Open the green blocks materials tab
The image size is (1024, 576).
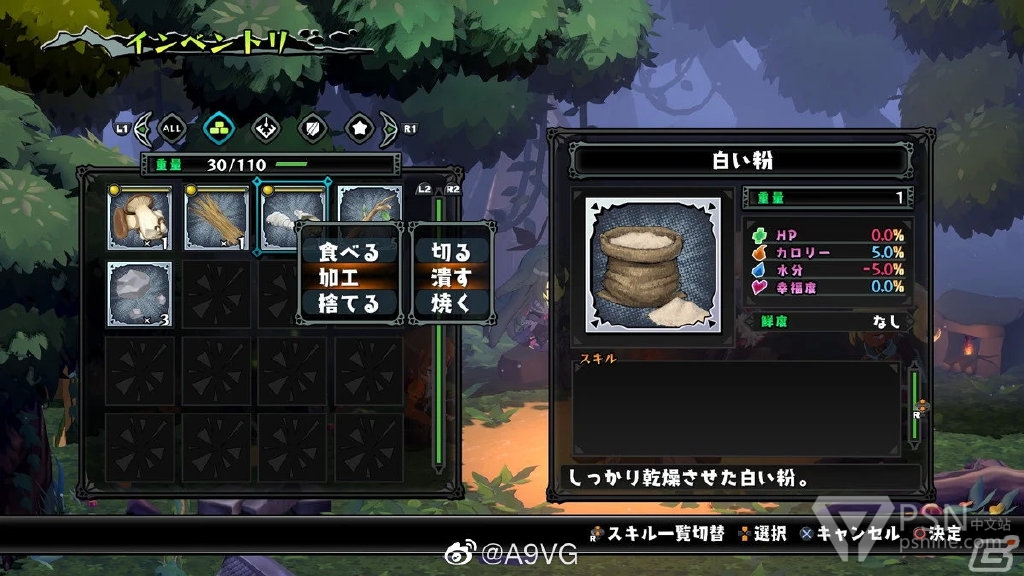pyautogui.click(x=219, y=128)
